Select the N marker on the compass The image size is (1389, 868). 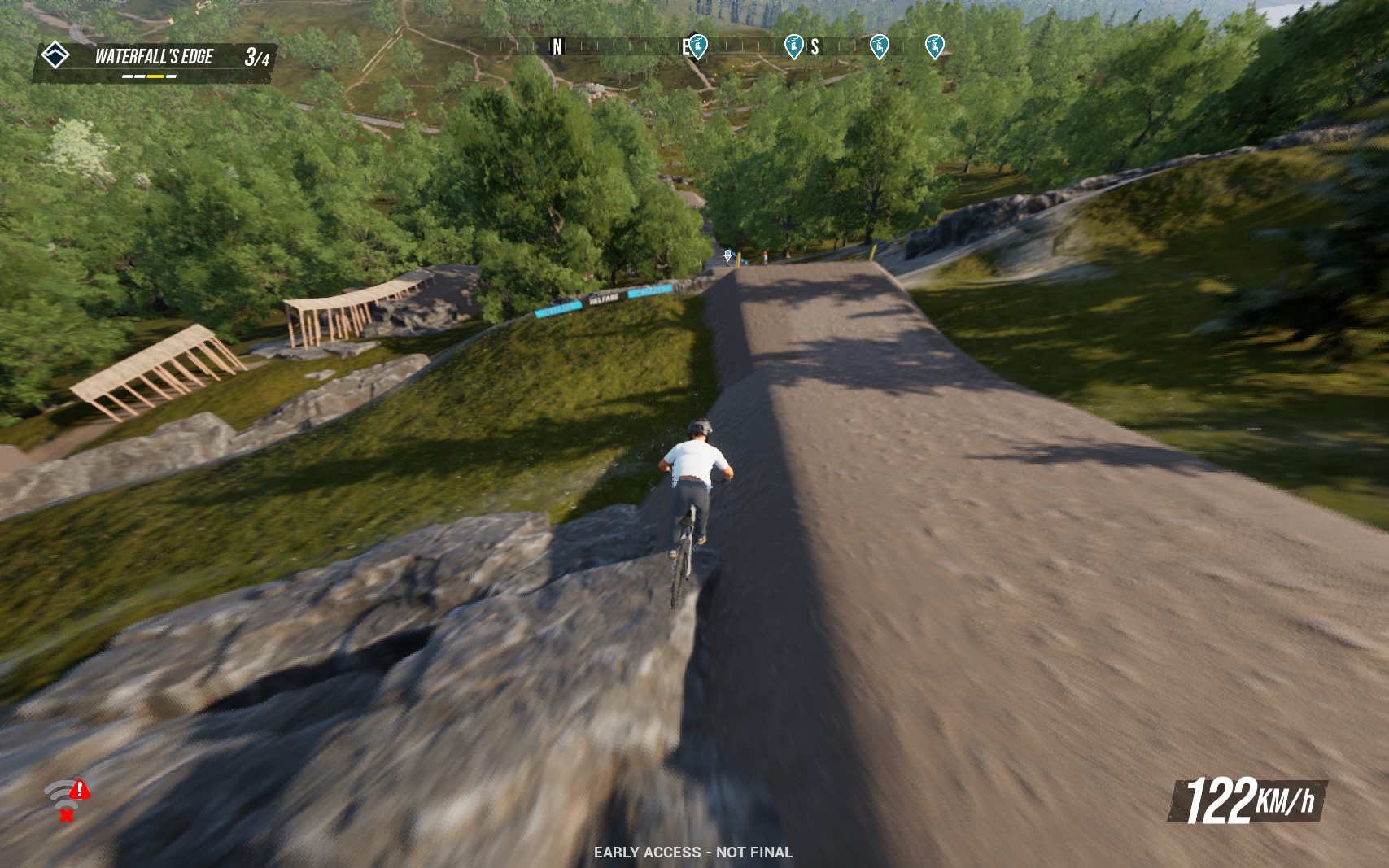[556, 46]
